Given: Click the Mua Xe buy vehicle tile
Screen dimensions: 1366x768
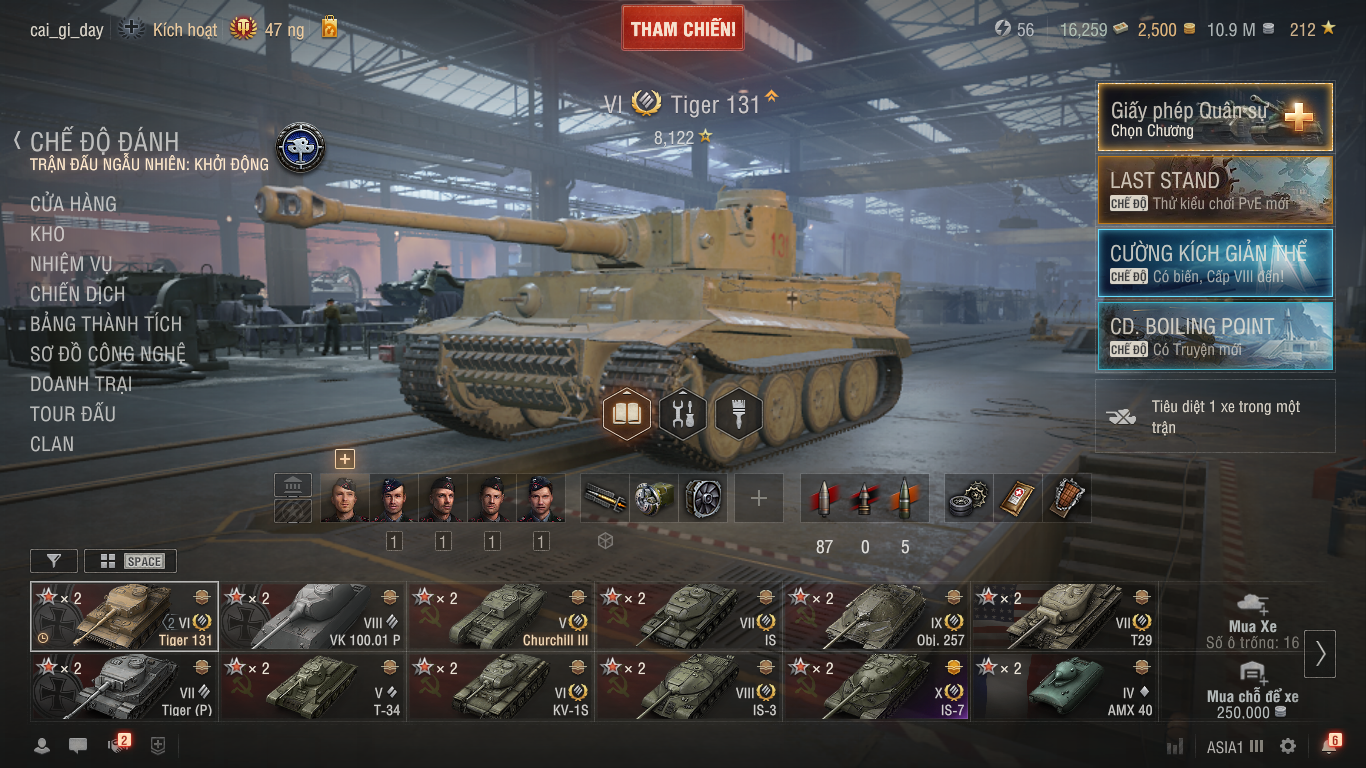Looking at the screenshot, I should (1253, 617).
